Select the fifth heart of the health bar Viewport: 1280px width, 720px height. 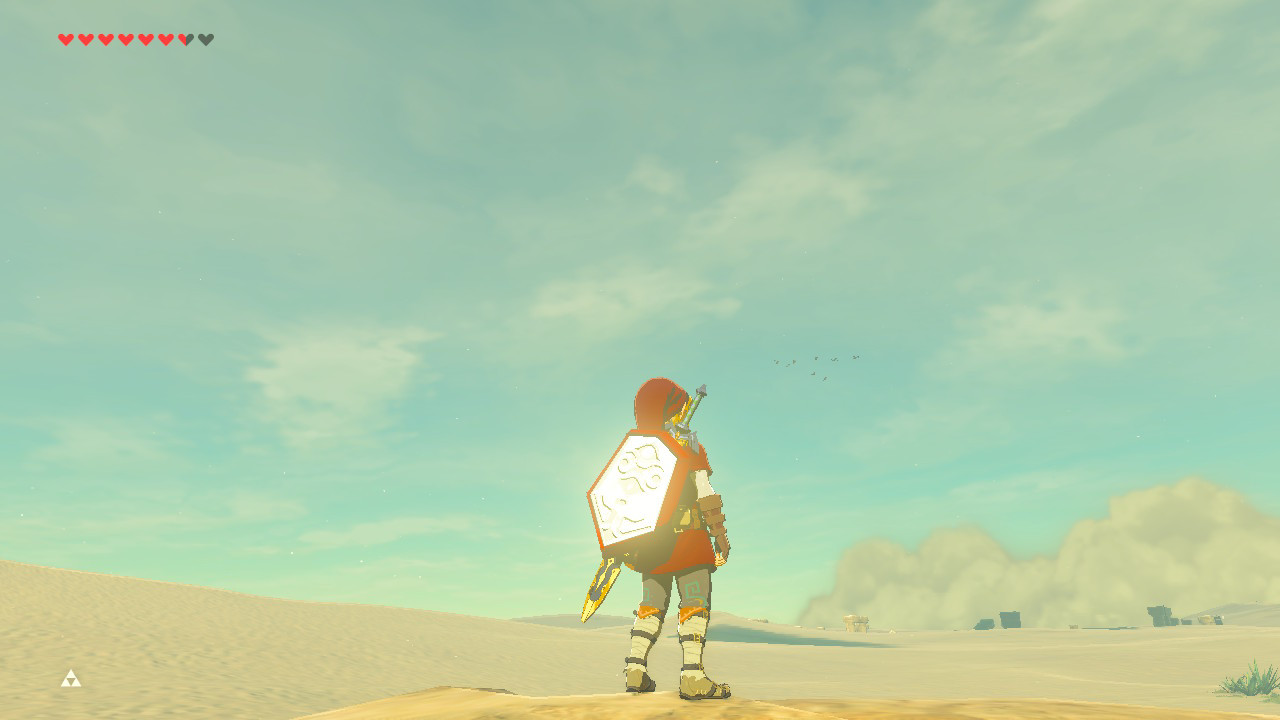tap(146, 39)
